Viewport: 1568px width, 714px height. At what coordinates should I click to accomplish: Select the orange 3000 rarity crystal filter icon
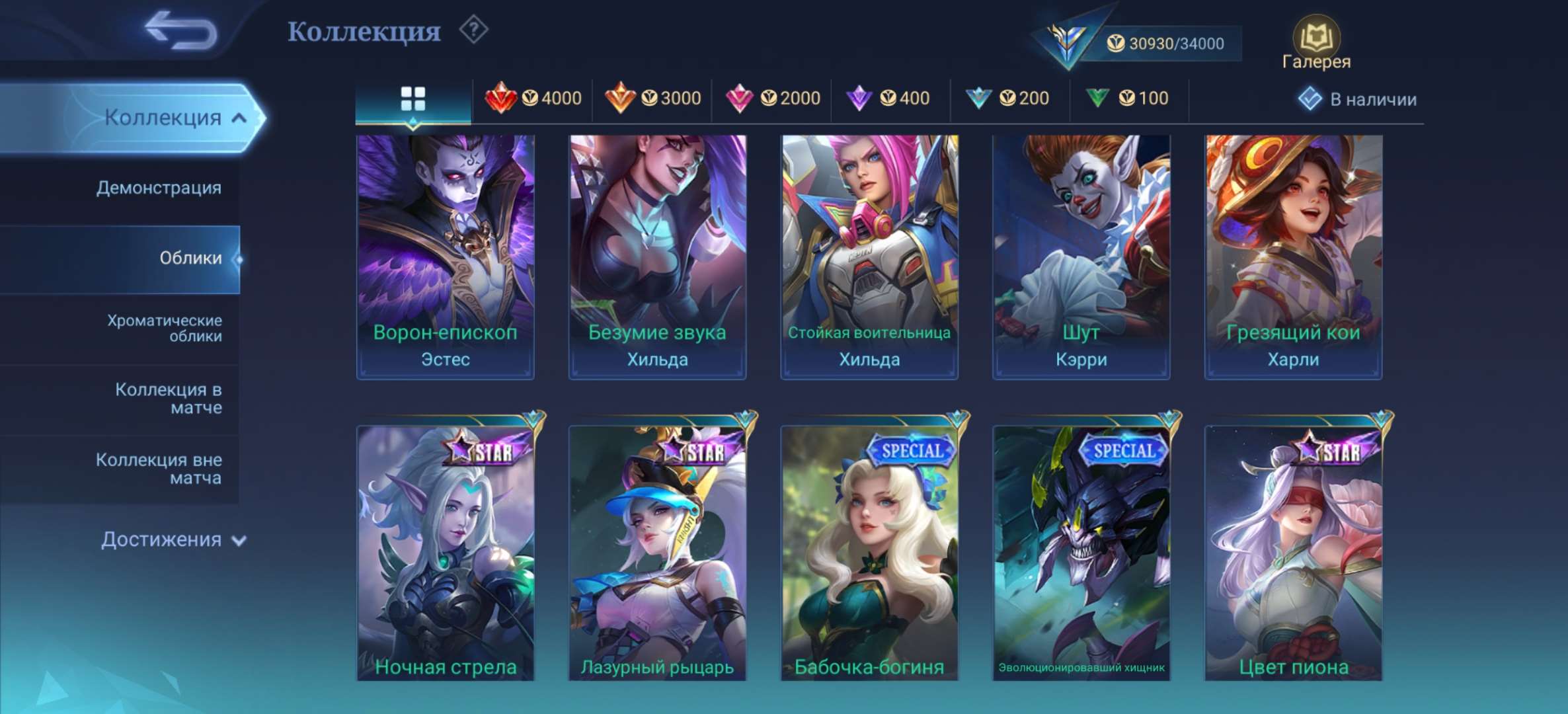622,98
